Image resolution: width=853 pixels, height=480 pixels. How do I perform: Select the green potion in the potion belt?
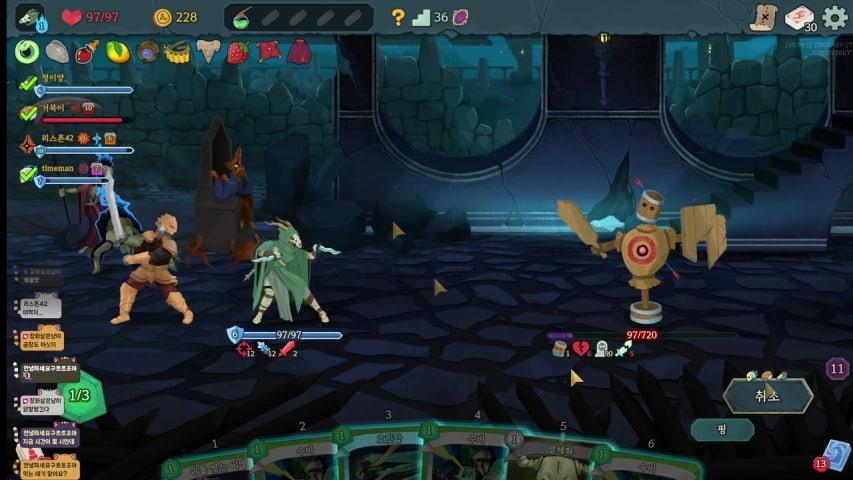tap(242, 17)
